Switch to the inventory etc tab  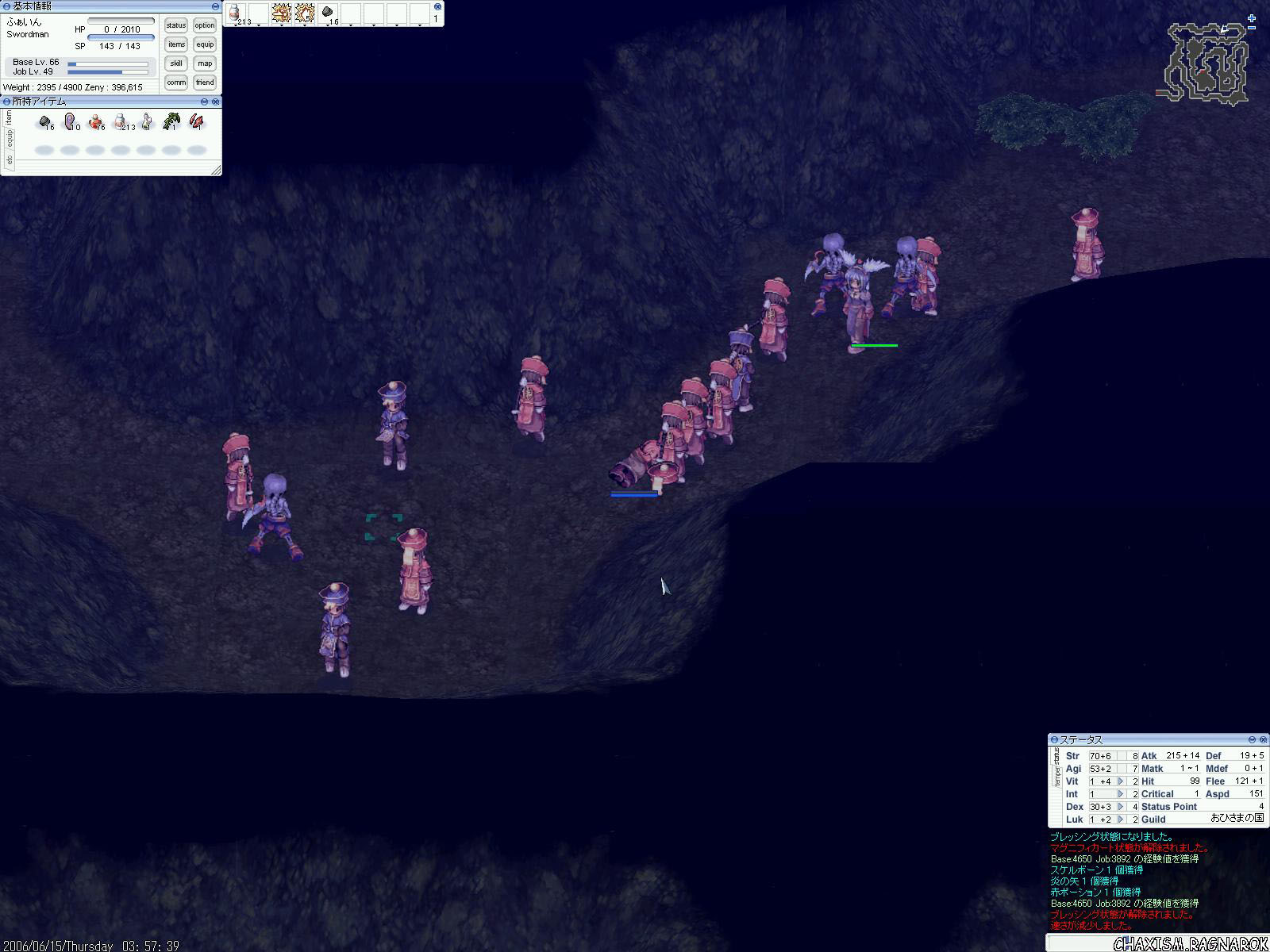click(10, 159)
